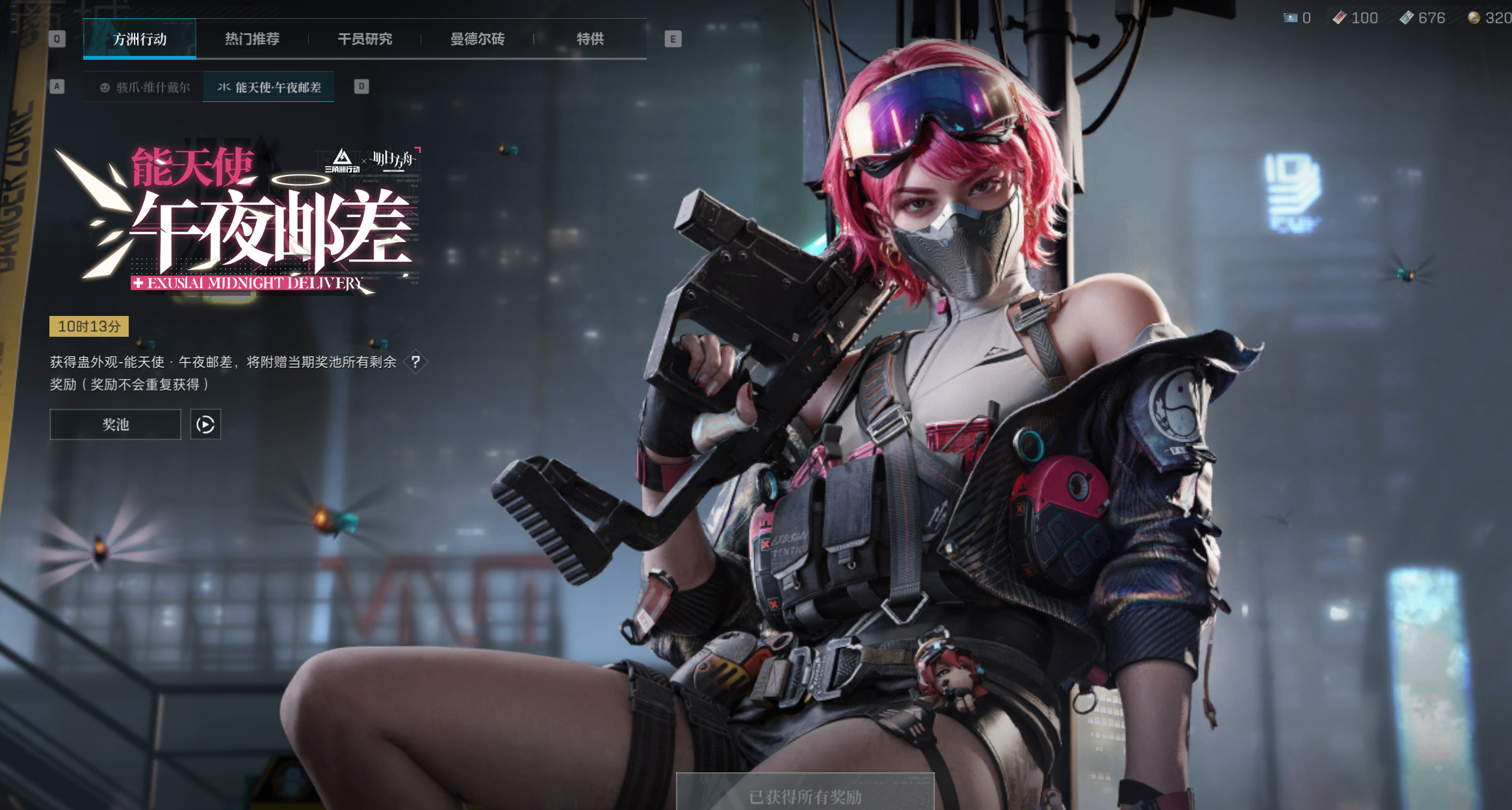The width and height of the screenshot is (1512, 810).
Task: Click the screenshot currency icon showing 0
Action: pos(1290,18)
